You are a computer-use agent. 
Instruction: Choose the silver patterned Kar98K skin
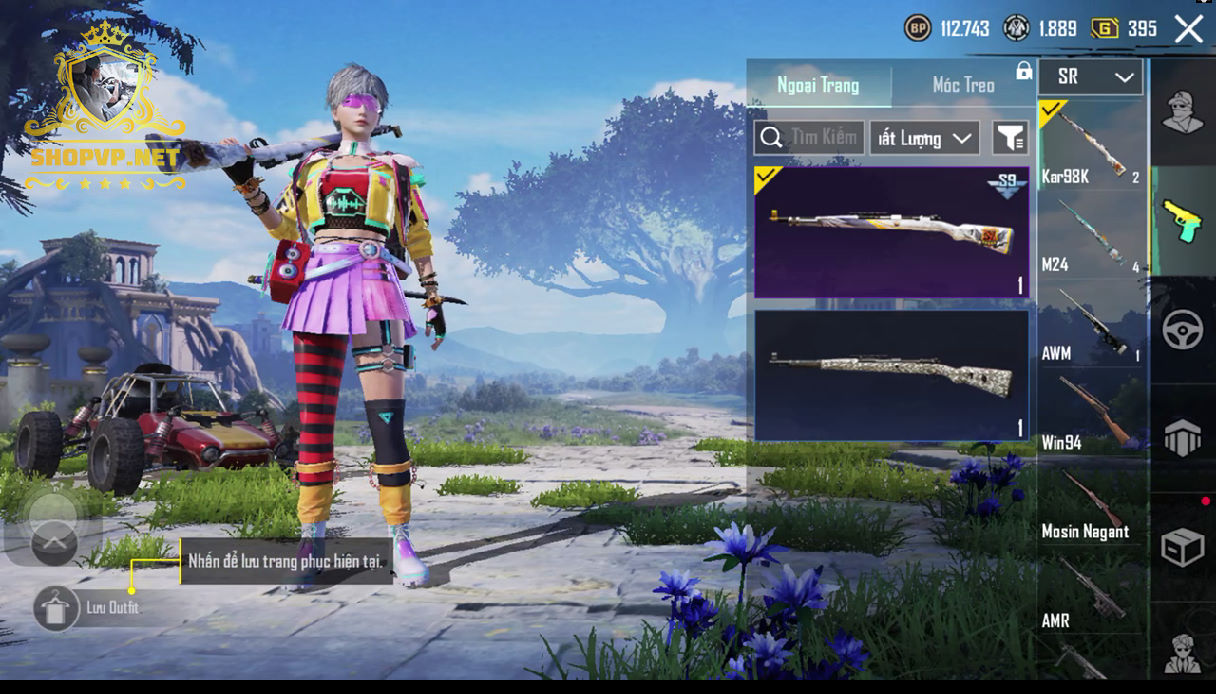(x=891, y=375)
